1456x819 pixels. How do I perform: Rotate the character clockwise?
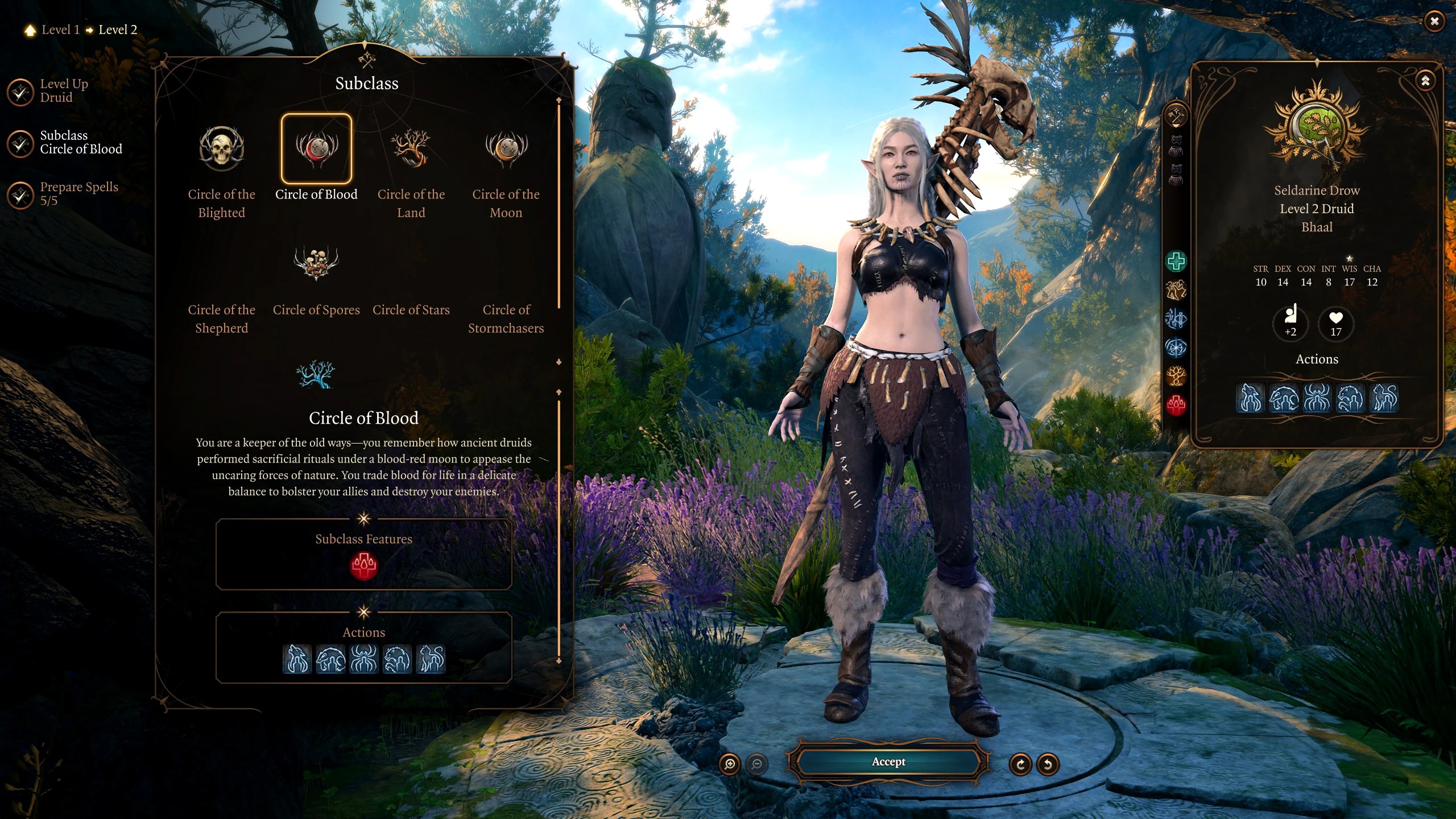tap(1020, 764)
